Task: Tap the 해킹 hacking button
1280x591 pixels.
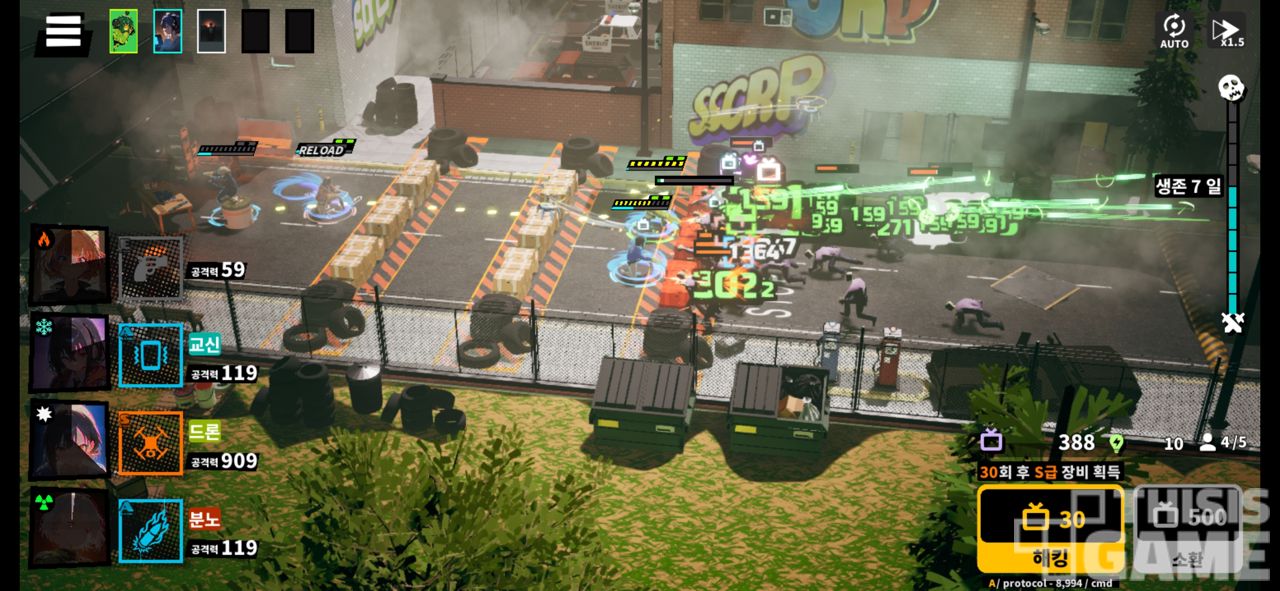Action: coord(1050,528)
